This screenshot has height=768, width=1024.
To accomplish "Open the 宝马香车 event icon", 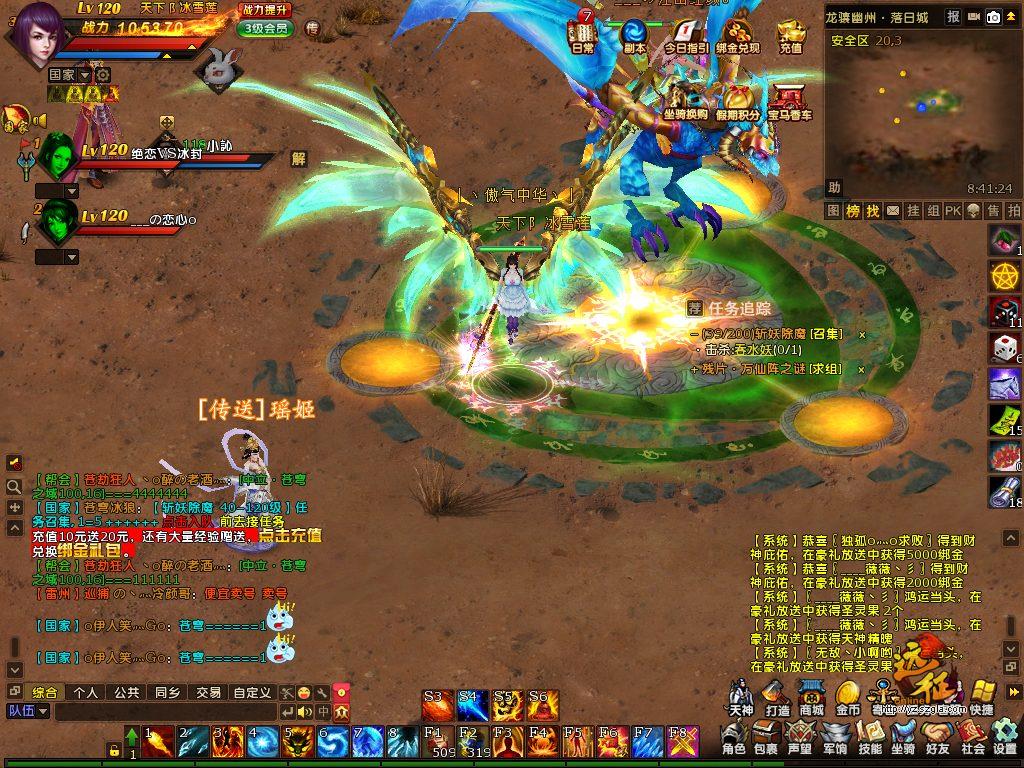I will (x=790, y=103).
